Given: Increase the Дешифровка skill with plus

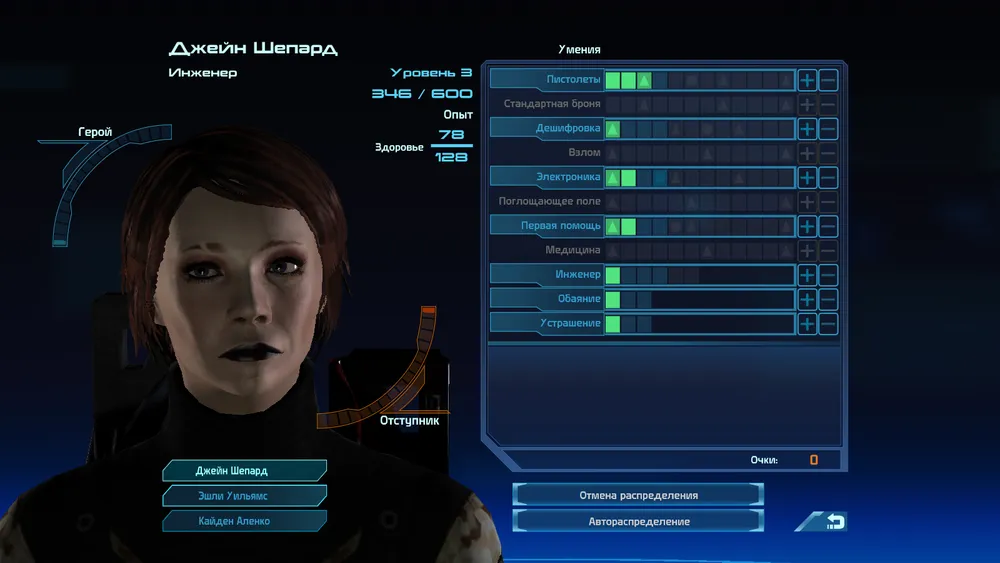Looking at the screenshot, I should (807, 129).
